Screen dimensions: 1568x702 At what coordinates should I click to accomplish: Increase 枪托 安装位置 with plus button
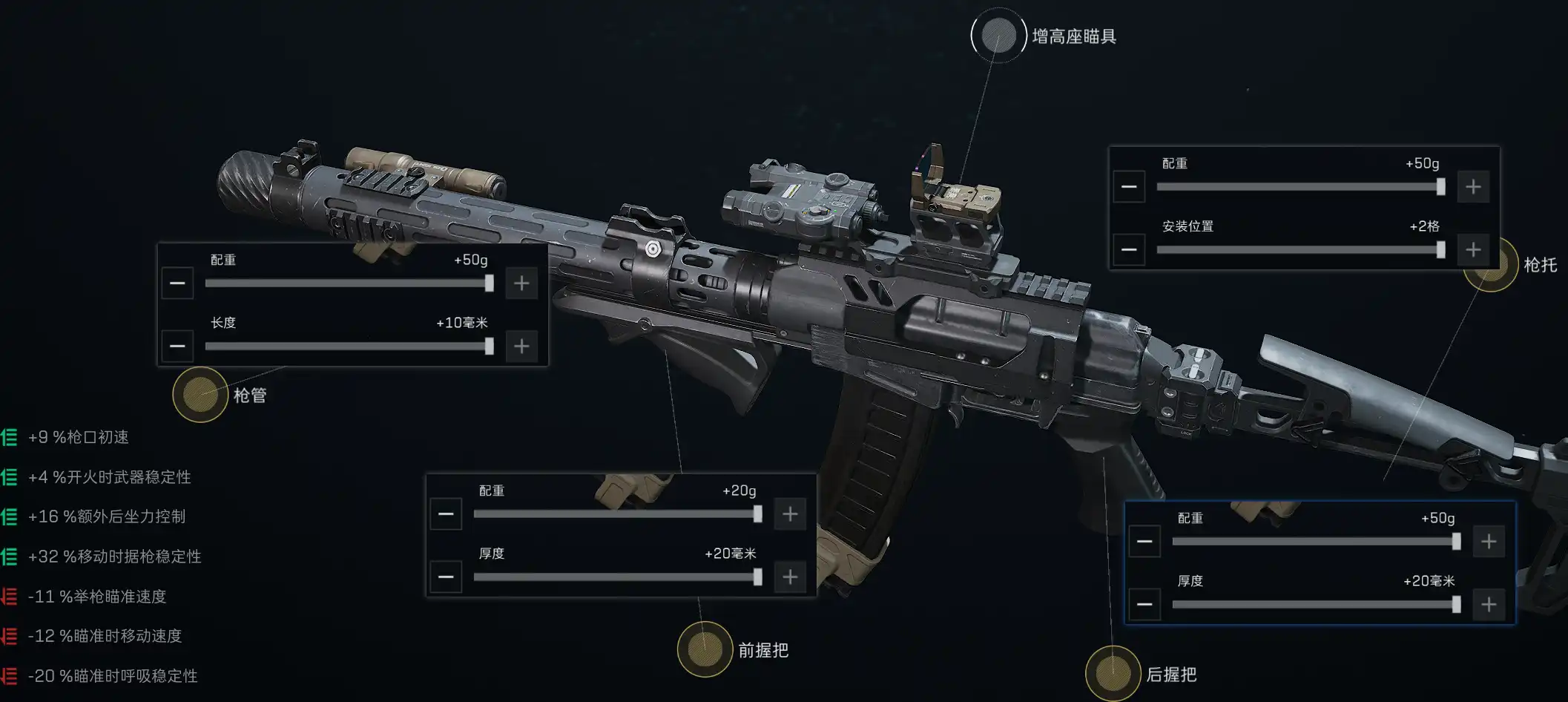click(1473, 250)
